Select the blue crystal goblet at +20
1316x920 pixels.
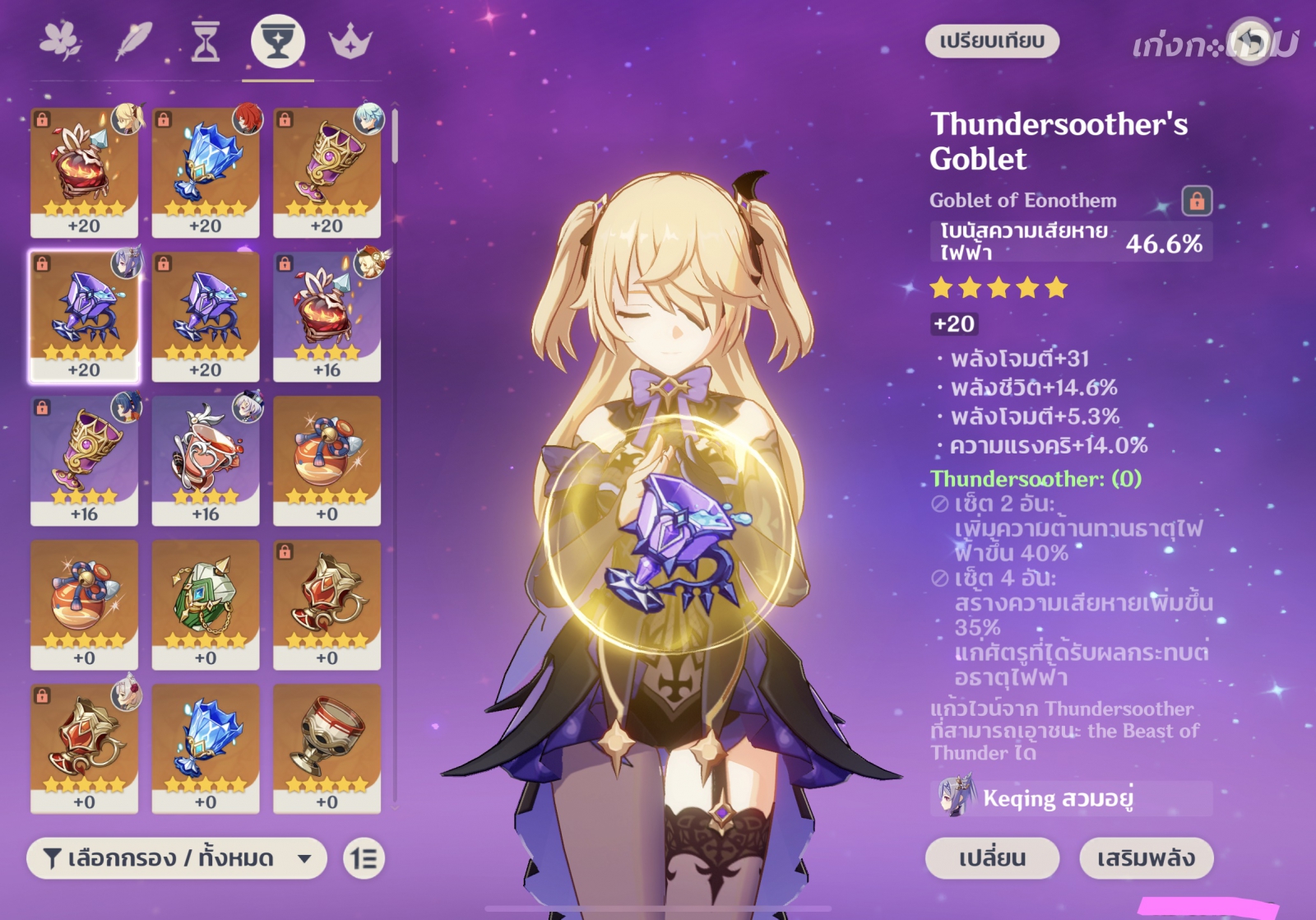click(x=206, y=172)
